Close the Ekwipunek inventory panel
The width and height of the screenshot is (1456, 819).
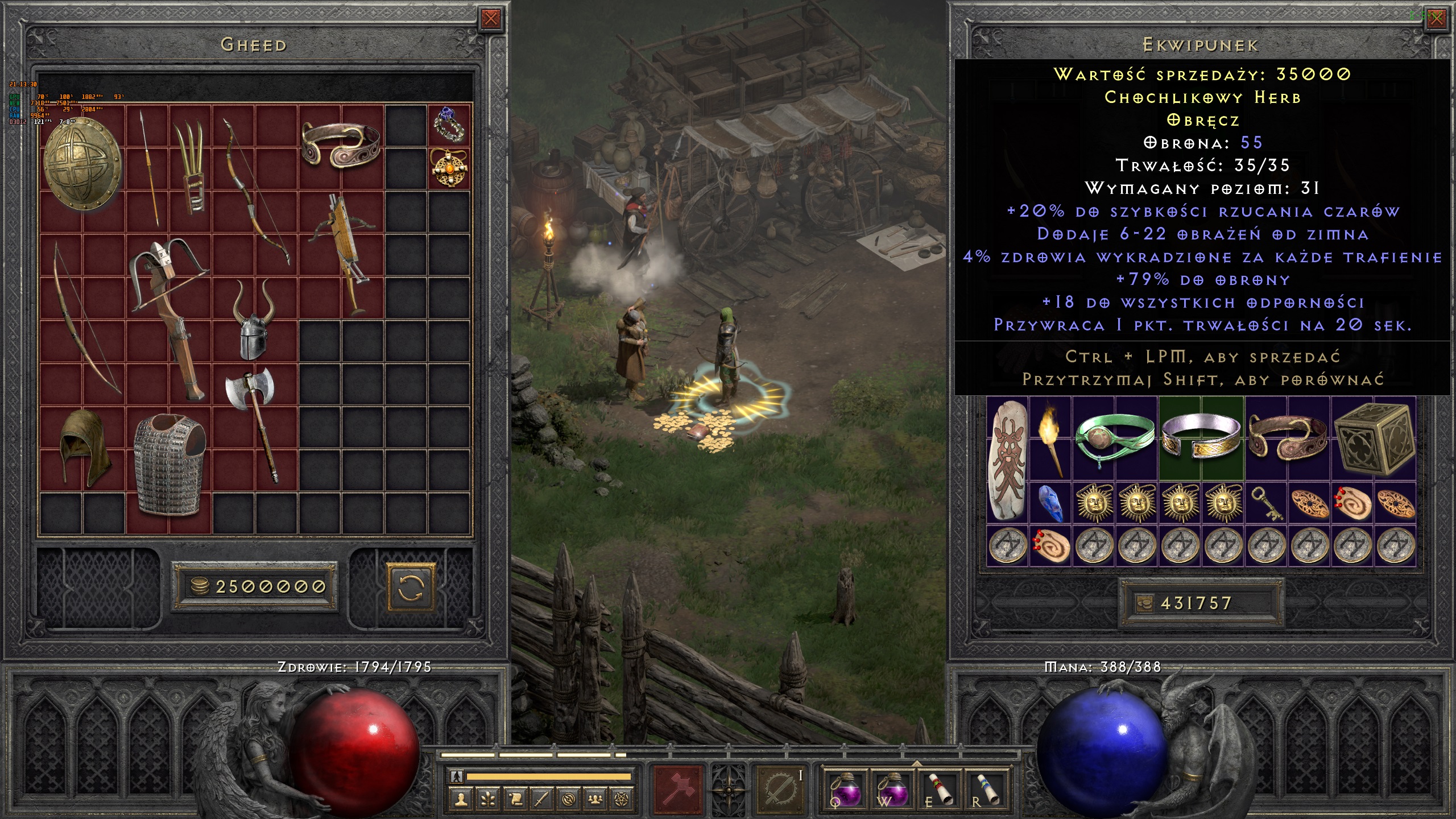(x=1437, y=19)
